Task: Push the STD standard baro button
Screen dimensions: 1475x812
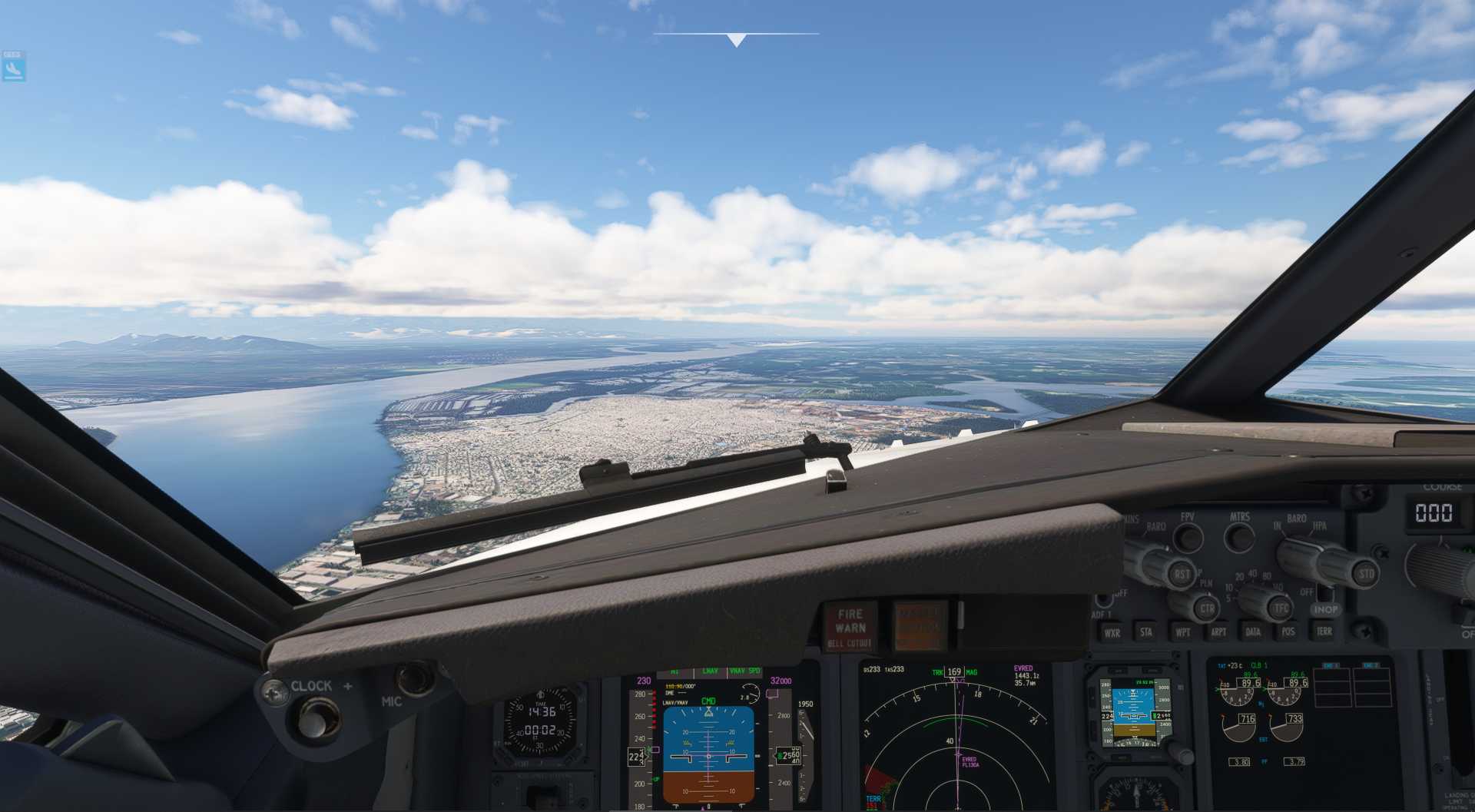Action: (x=1366, y=573)
